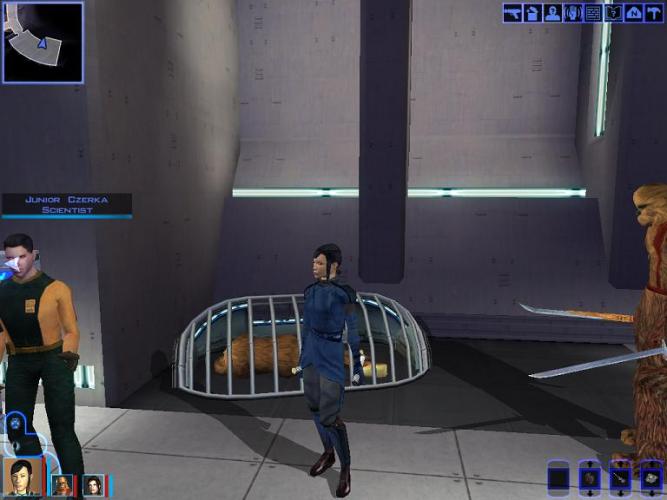The height and width of the screenshot is (500, 667).
Task: Use the grenade item action slot
Action: 590,478
